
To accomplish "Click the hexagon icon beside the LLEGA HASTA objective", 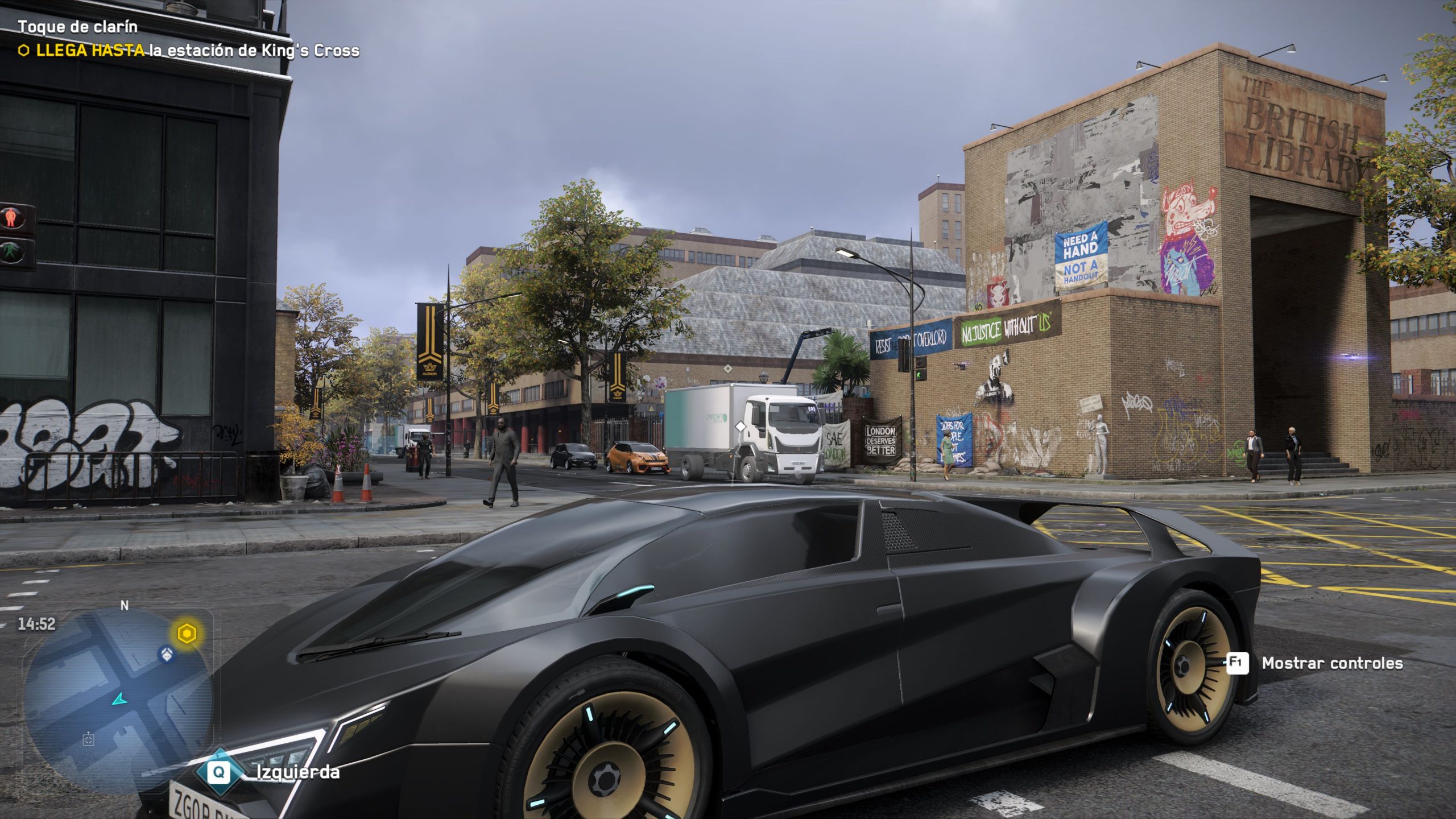I will point(25,52).
